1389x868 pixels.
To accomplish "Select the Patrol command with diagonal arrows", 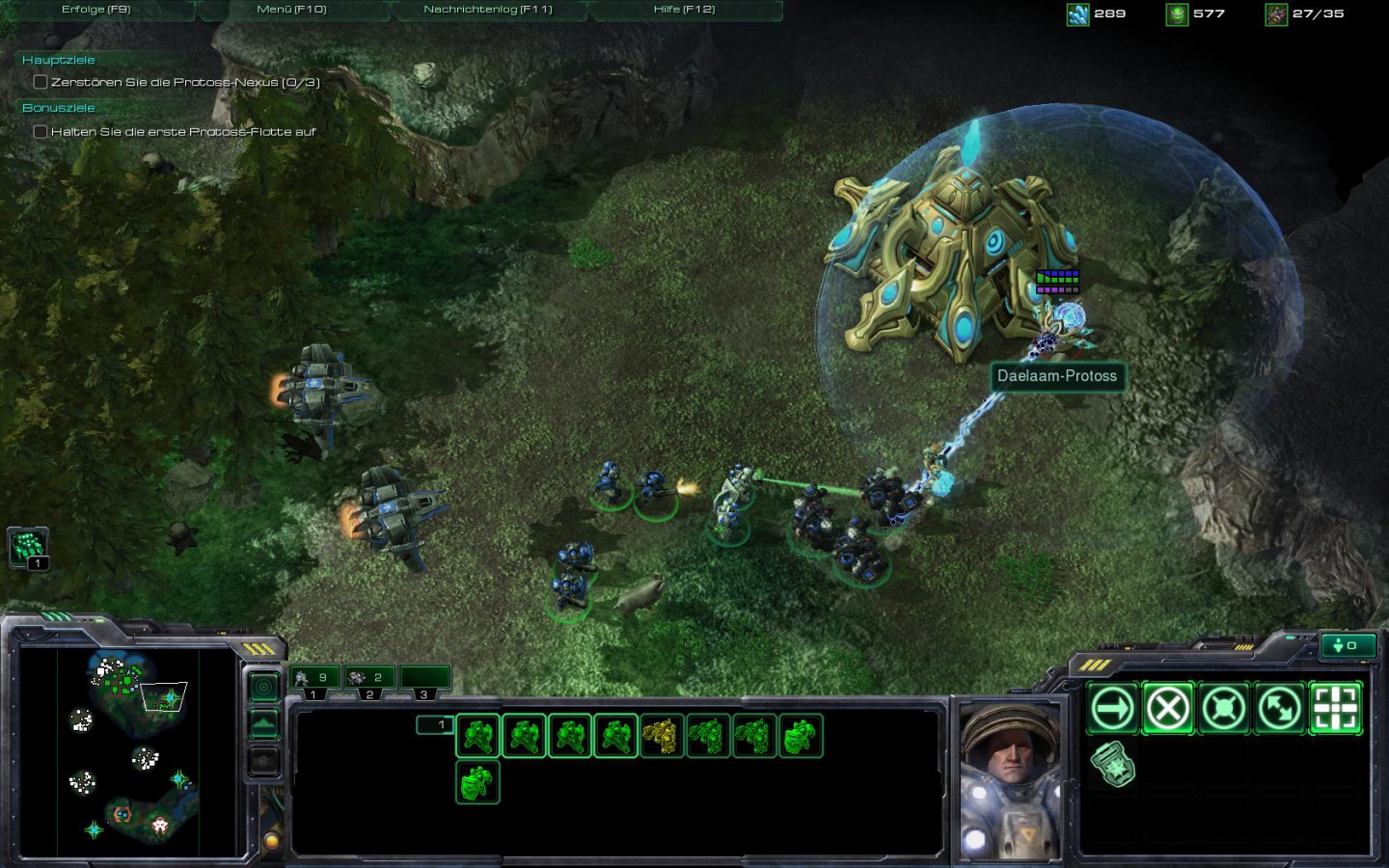I will (x=1279, y=709).
